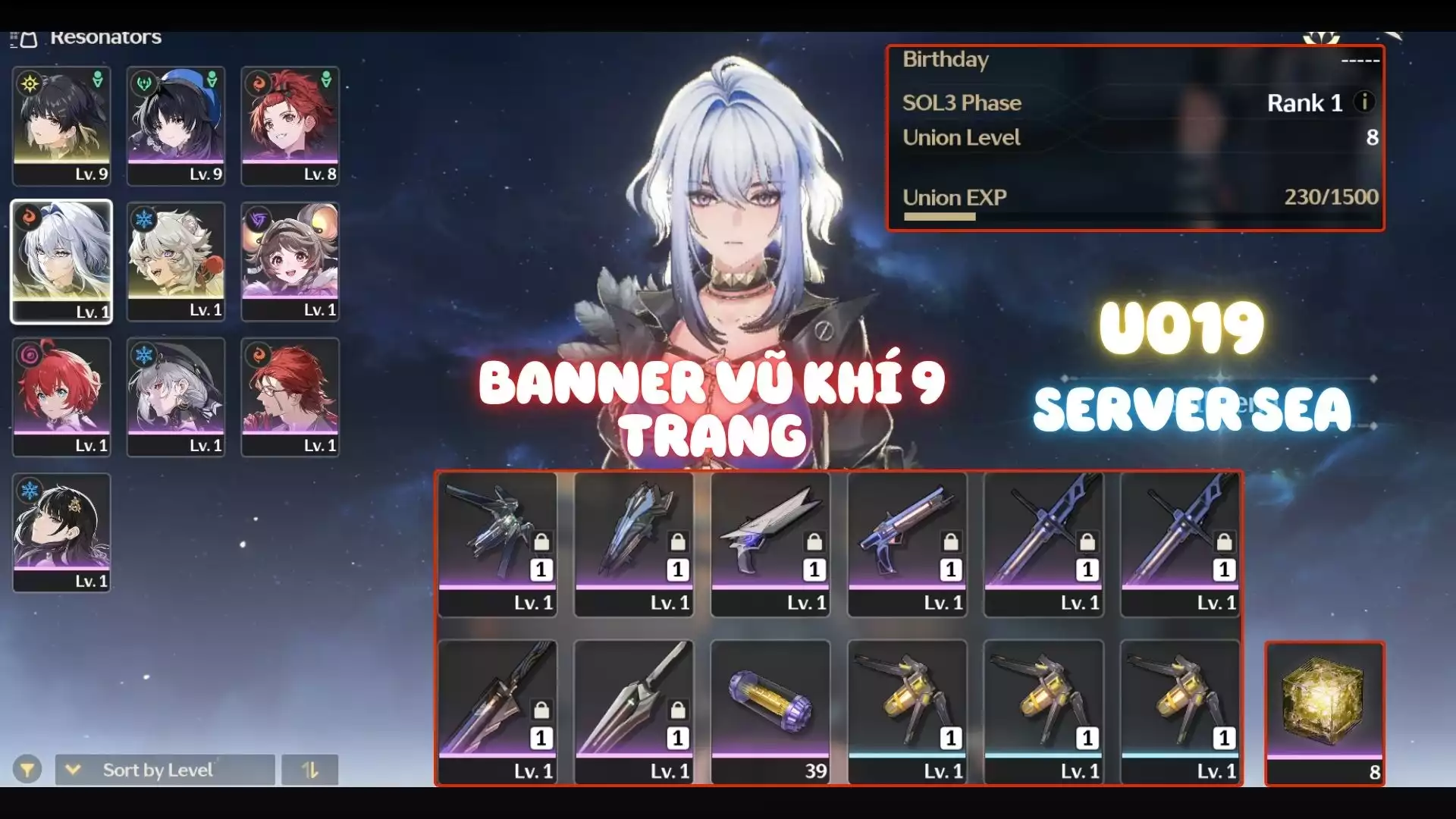This screenshot has height=819, width=1456.
Task: Click the yellow funnel filter button
Action: click(x=27, y=770)
